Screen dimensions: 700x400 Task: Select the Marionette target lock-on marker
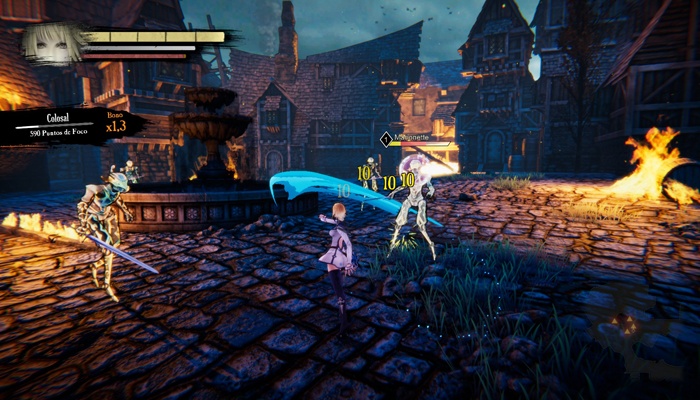tap(387, 139)
